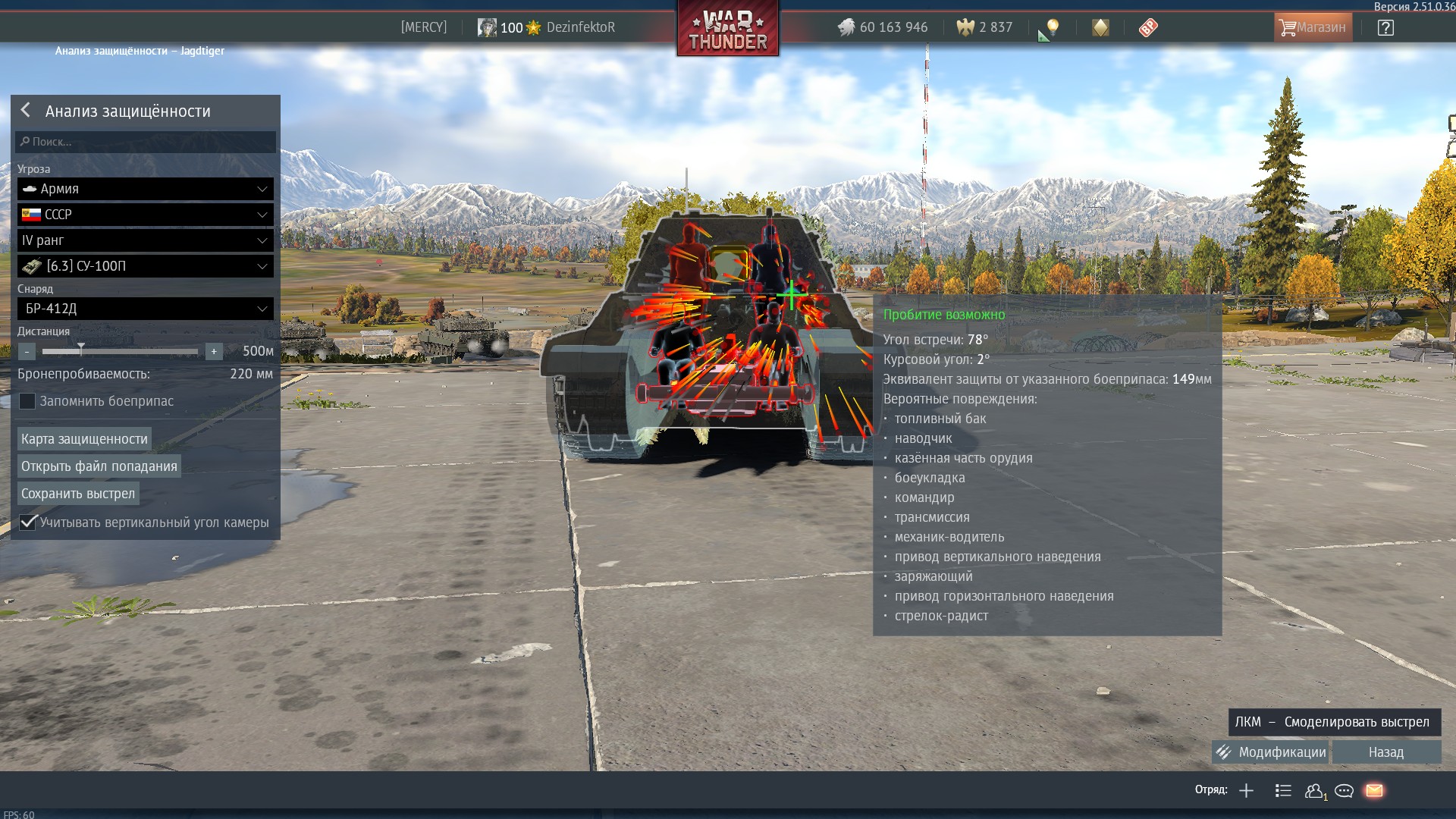This screenshot has width=1456, height=819.
Task: Increase distance with the plus button
Action: 214,352
